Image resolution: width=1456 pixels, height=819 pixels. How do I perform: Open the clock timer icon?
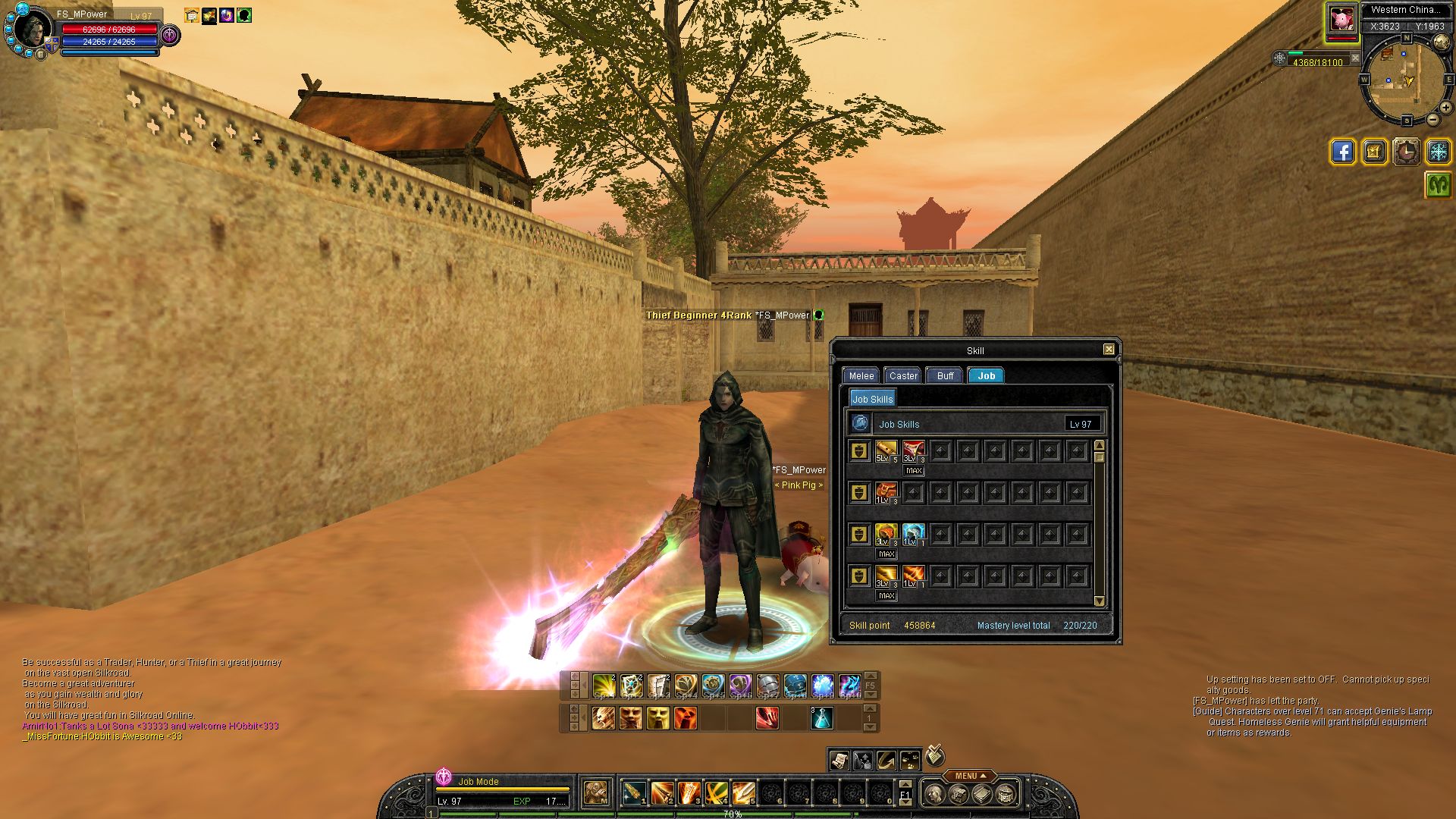coord(1406,152)
